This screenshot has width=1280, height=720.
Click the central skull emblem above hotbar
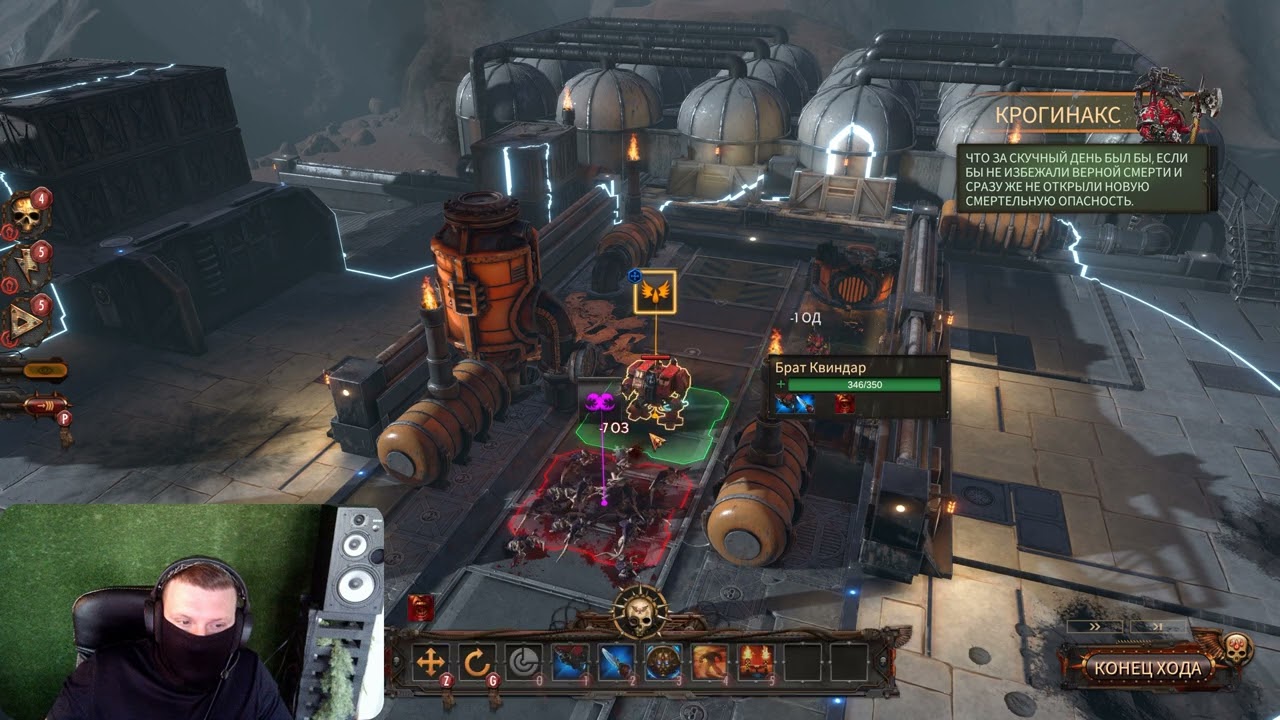click(640, 610)
